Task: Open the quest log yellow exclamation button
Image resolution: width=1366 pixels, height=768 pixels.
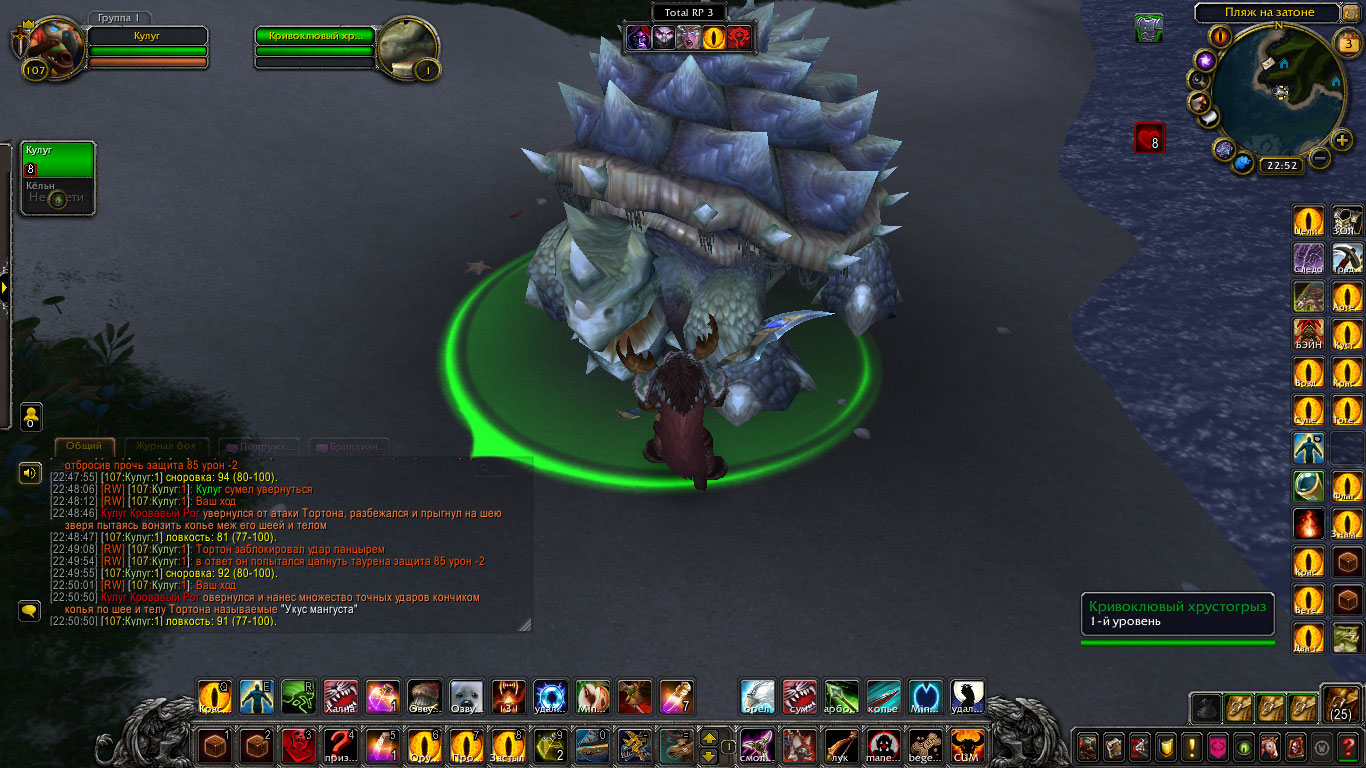Action: click(x=1191, y=746)
